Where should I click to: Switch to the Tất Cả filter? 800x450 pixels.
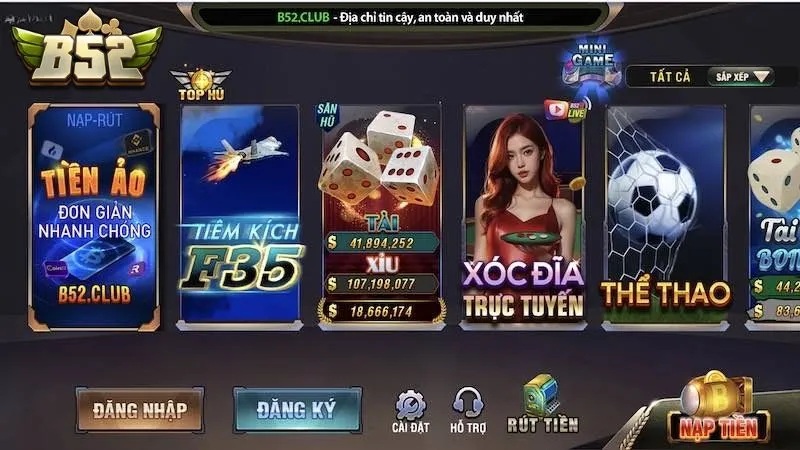pos(672,76)
